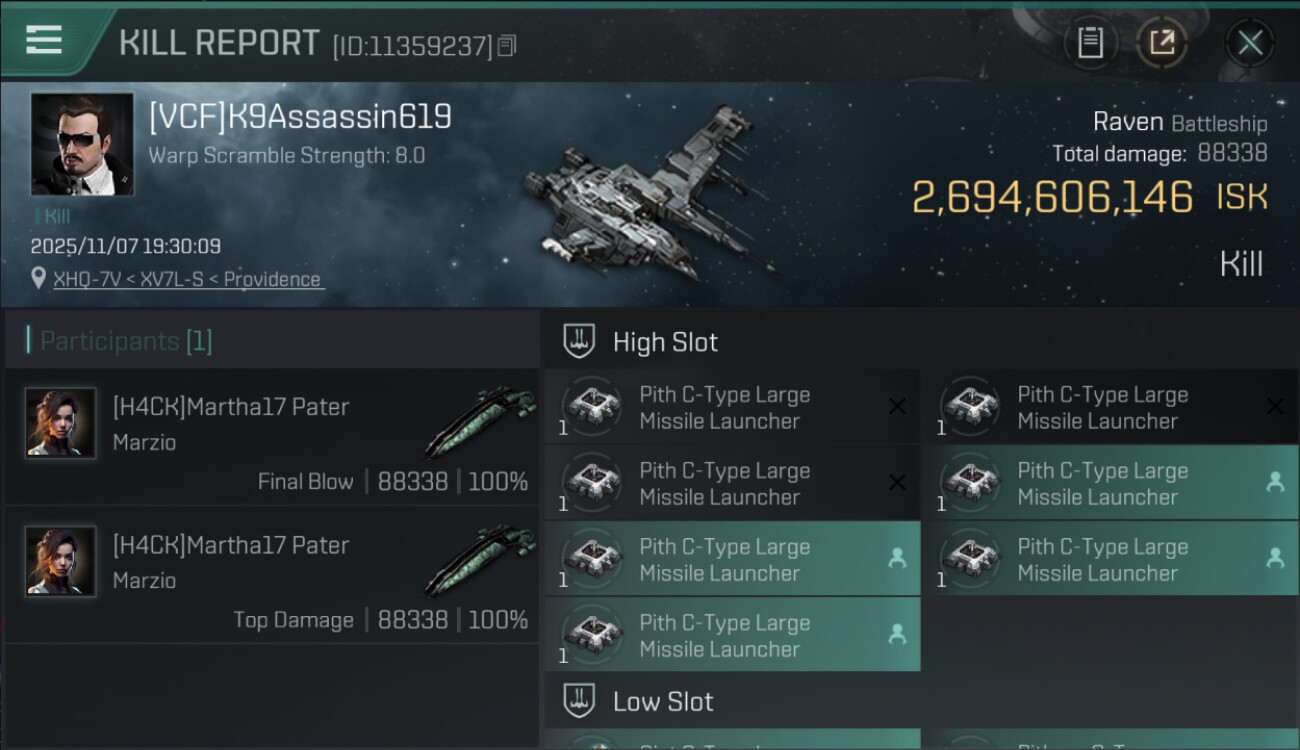Click the Participants header
The image size is (1300, 750).
coord(126,341)
